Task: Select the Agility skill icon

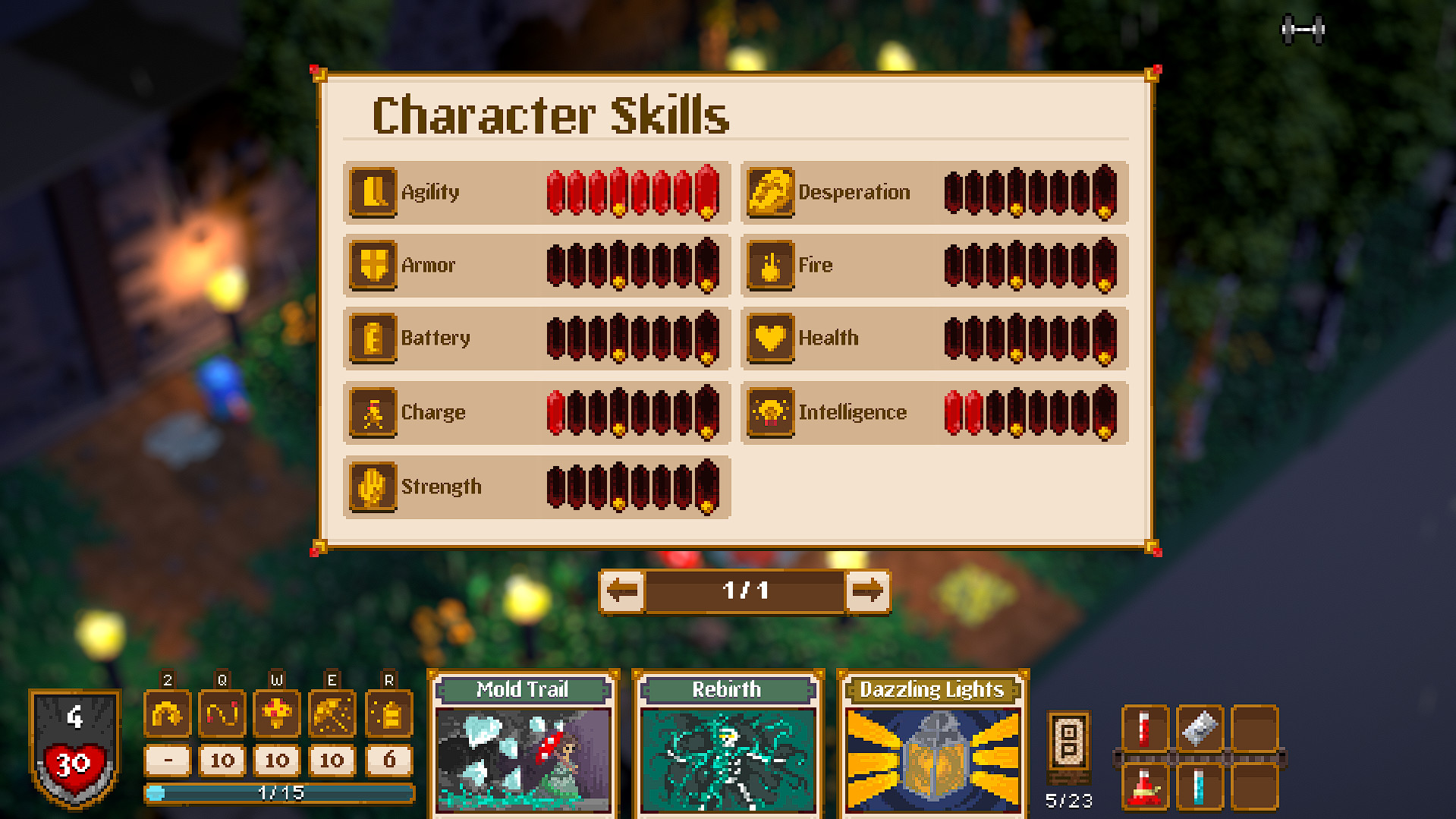Action: click(373, 192)
